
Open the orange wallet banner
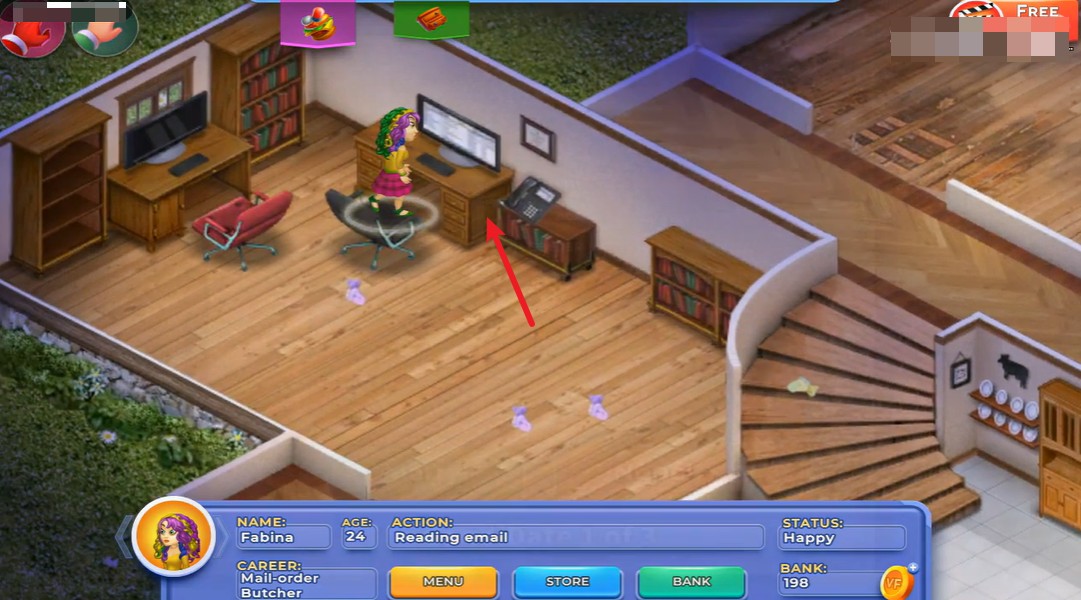tap(431, 20)
